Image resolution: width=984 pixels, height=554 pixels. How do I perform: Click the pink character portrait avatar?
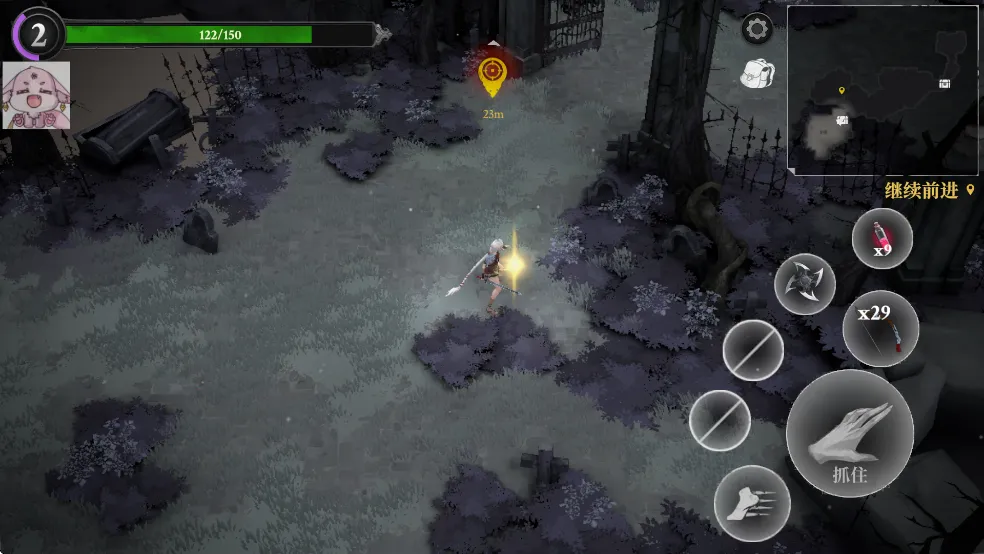pos(36,96)
